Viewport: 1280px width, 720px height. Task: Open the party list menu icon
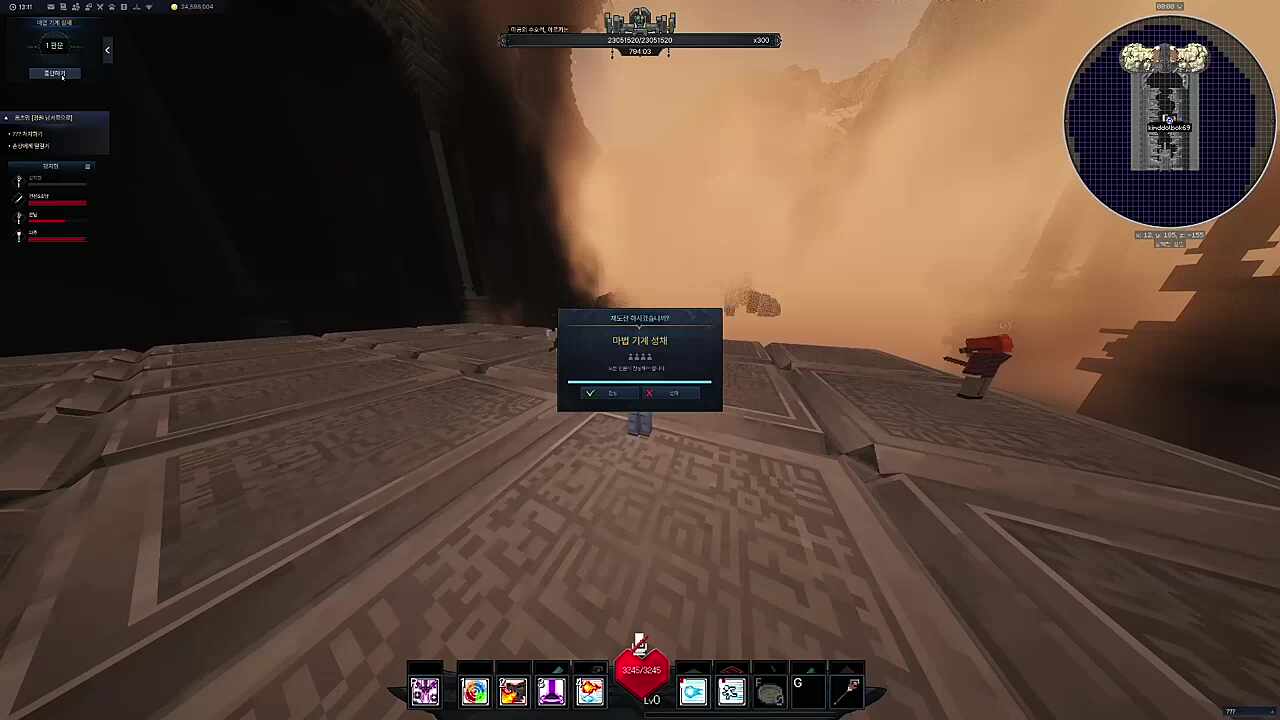88,166
